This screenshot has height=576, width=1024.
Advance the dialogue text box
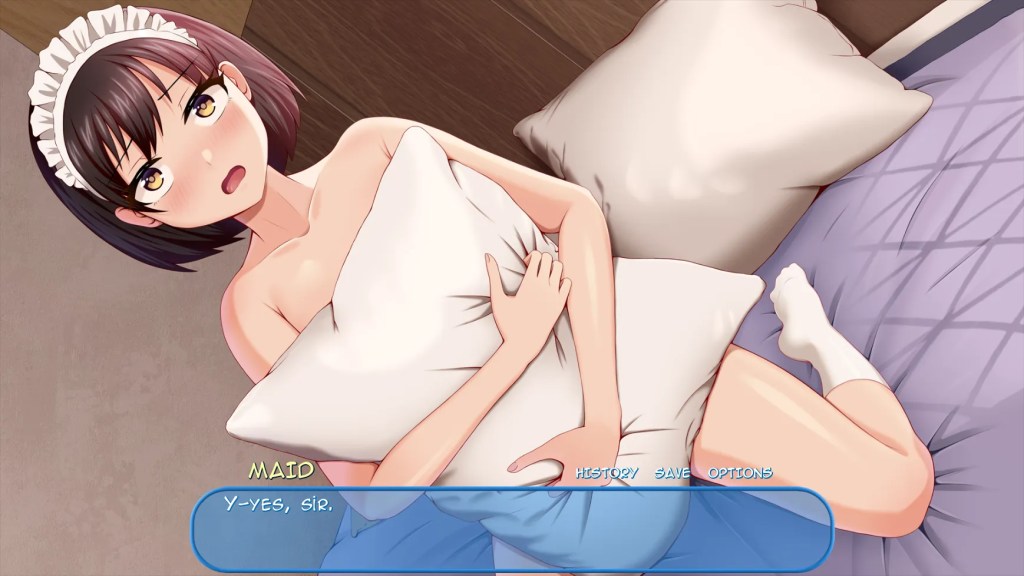pyautogui.click(x=512, y=529)
